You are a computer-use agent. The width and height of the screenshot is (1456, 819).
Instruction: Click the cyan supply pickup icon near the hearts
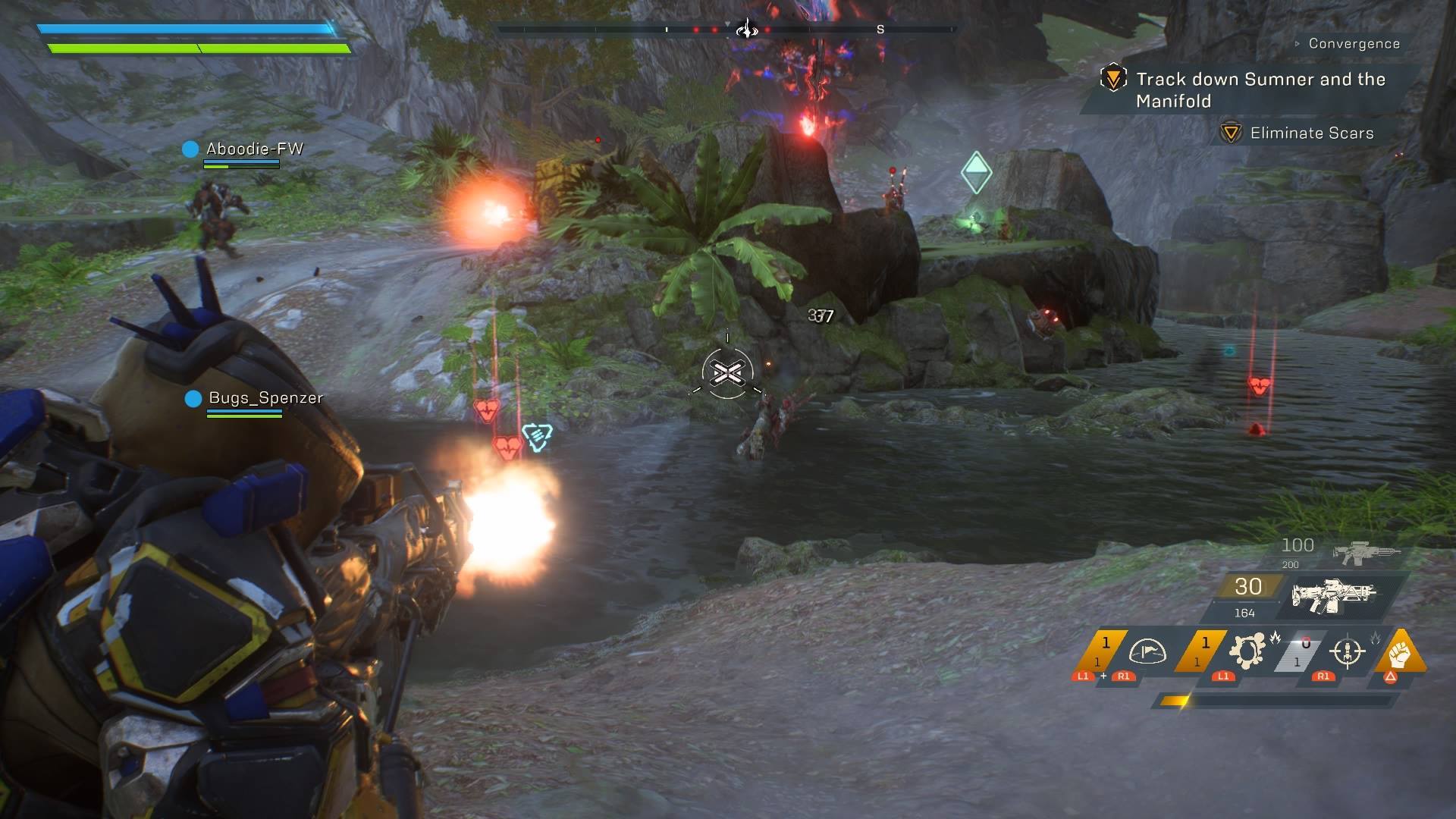pos(538,438)
